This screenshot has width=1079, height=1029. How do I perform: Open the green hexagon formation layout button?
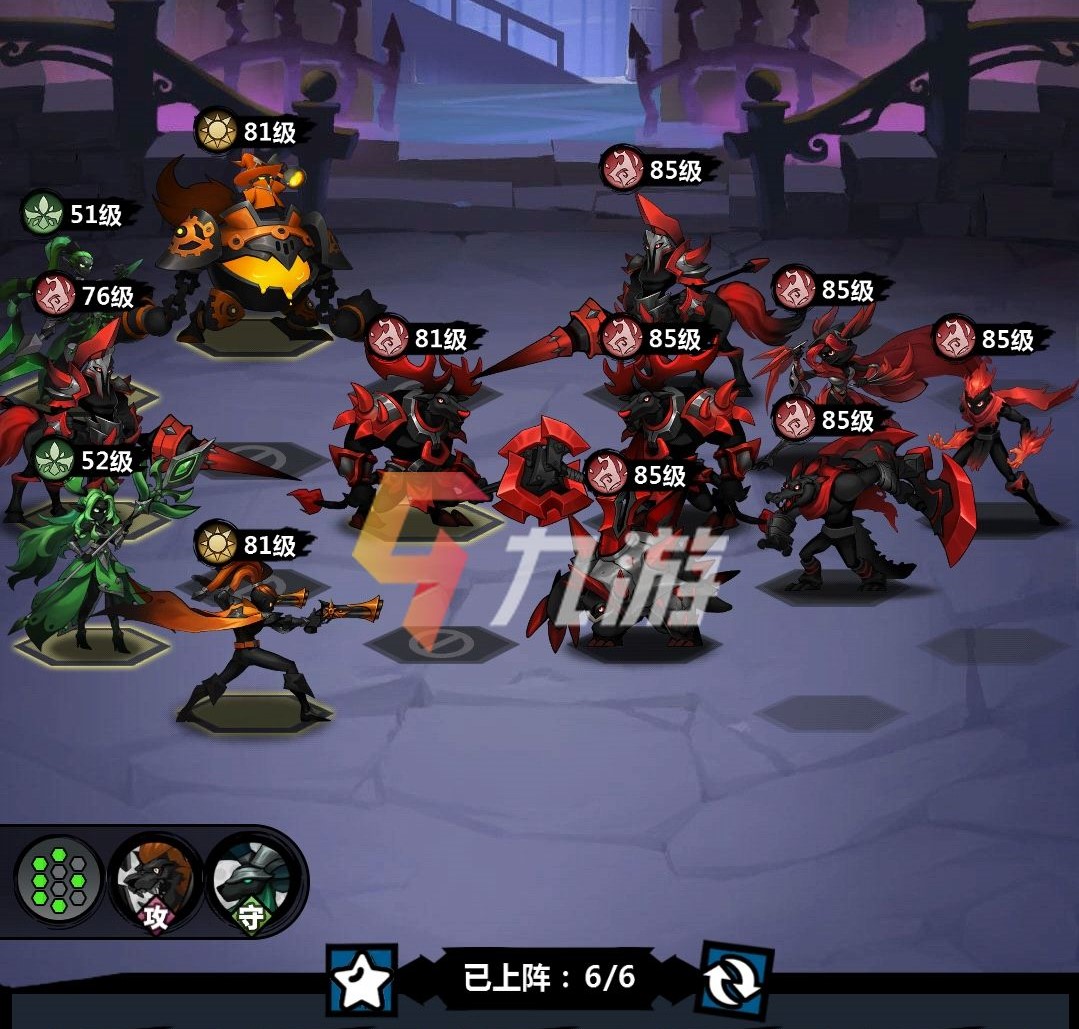[59, 881]
